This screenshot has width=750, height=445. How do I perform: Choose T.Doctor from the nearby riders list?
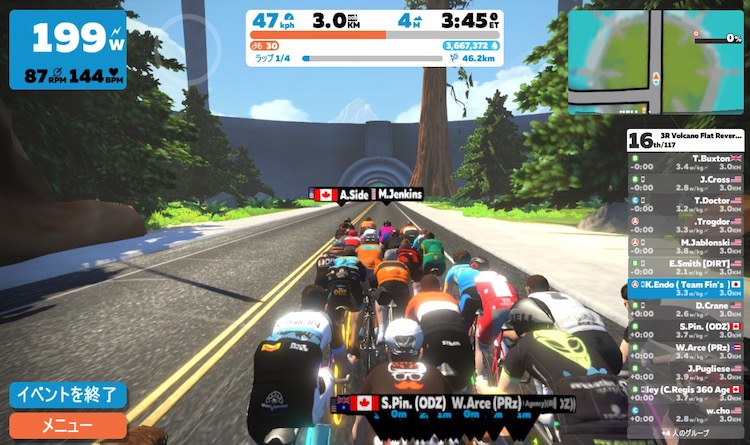click(687, 205)
